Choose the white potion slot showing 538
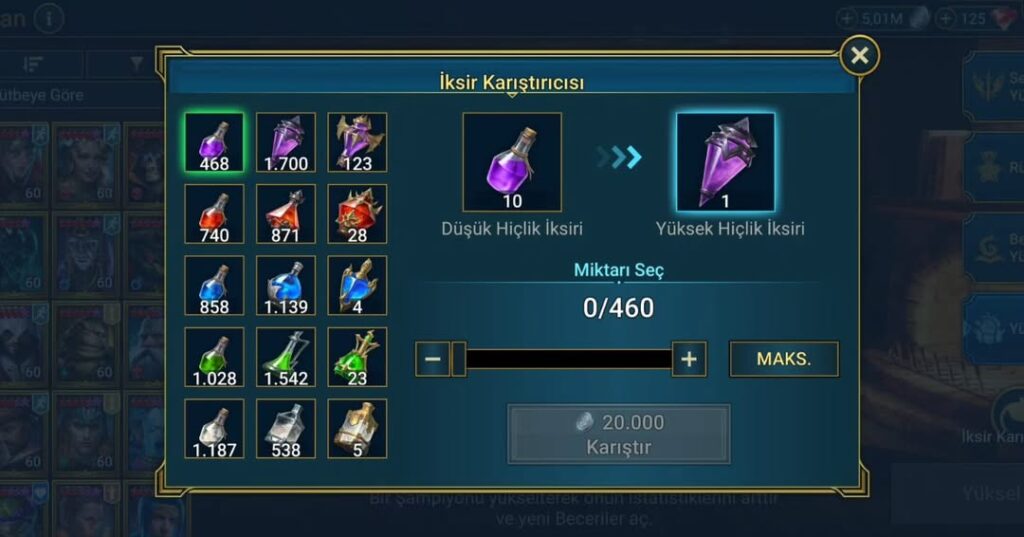1024x537 pixels. point(286,429)
